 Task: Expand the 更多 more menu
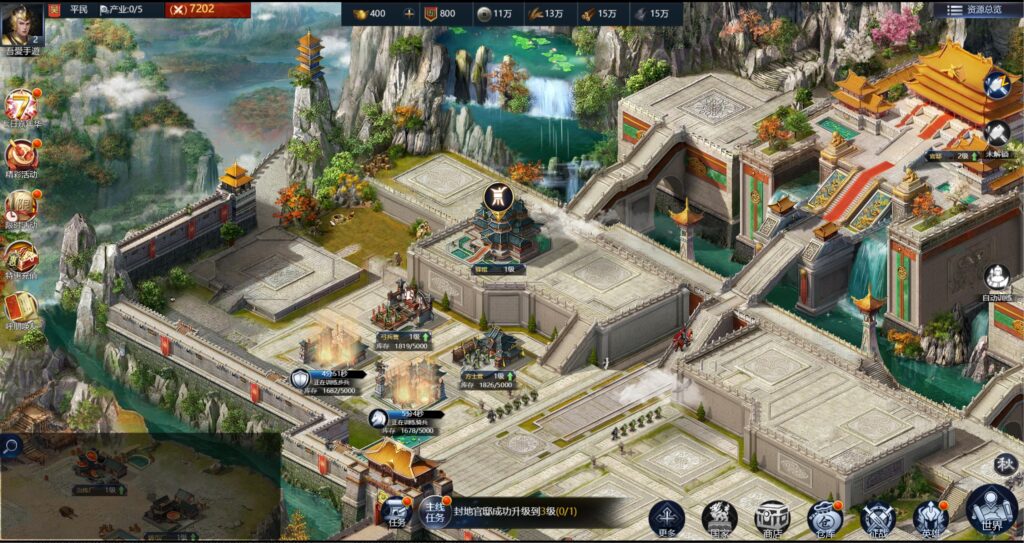(x=667, y=517)
